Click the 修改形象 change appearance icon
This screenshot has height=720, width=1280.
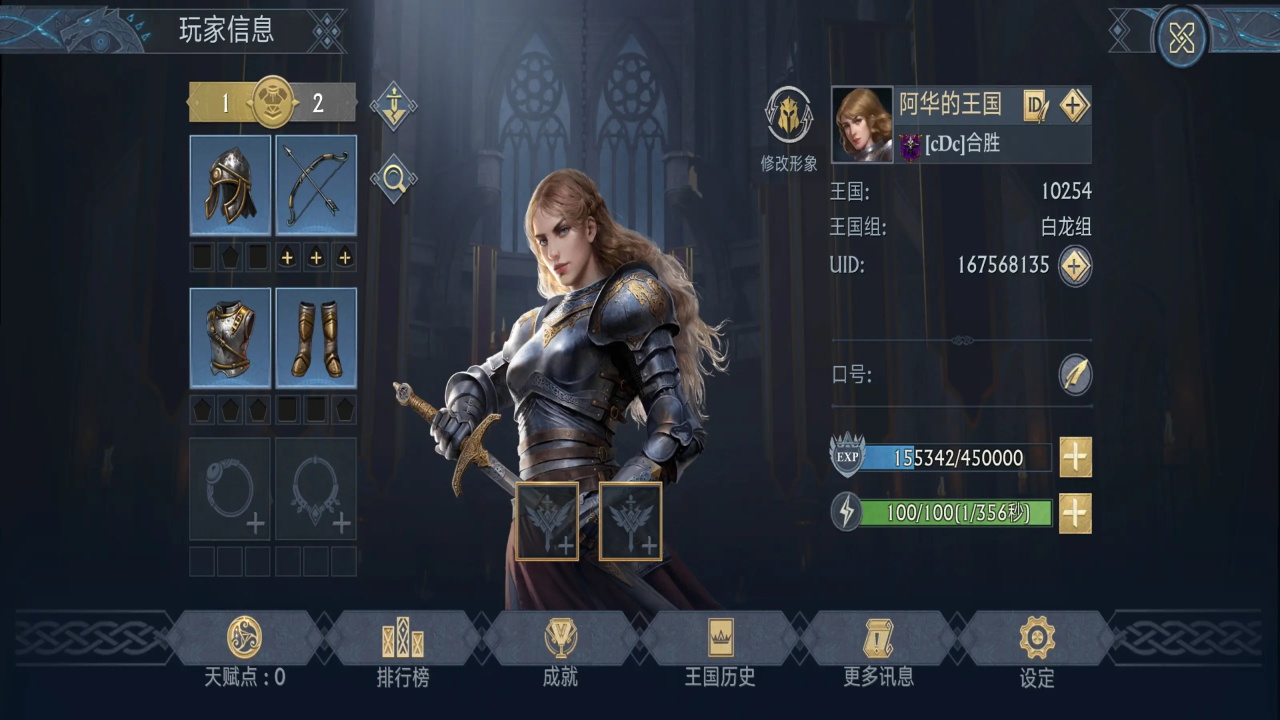789,116
